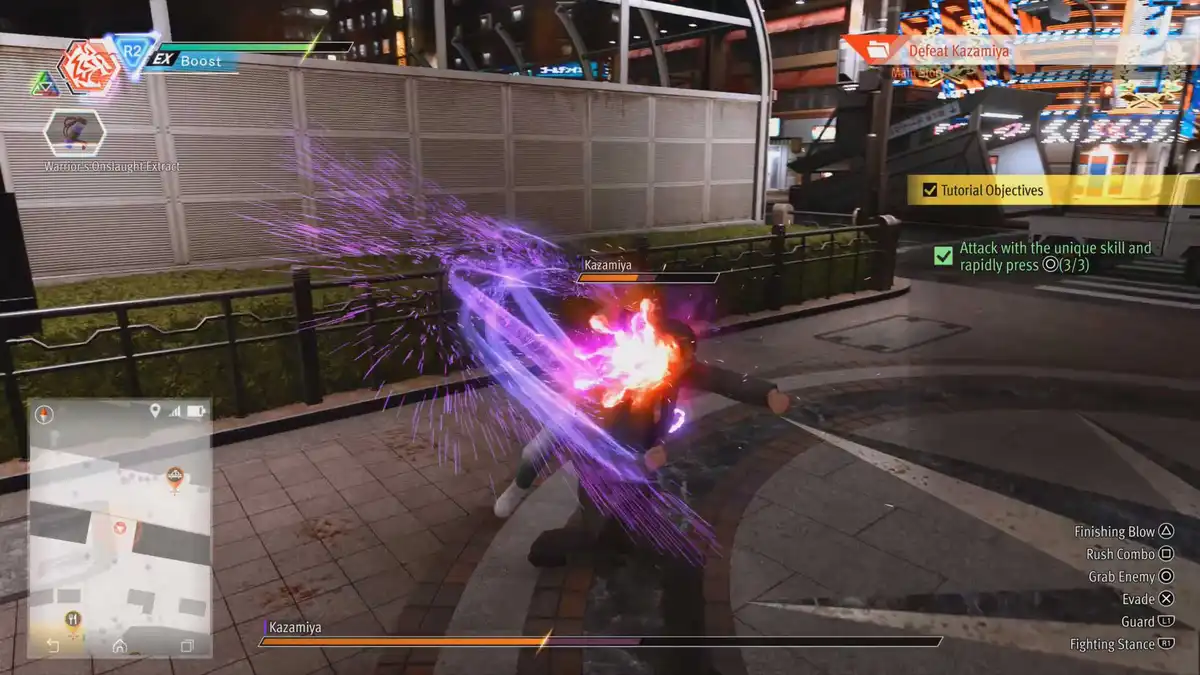Tap the minimap's back arrow button
The width and height of the screenshot is (1200, 675).
53,646
